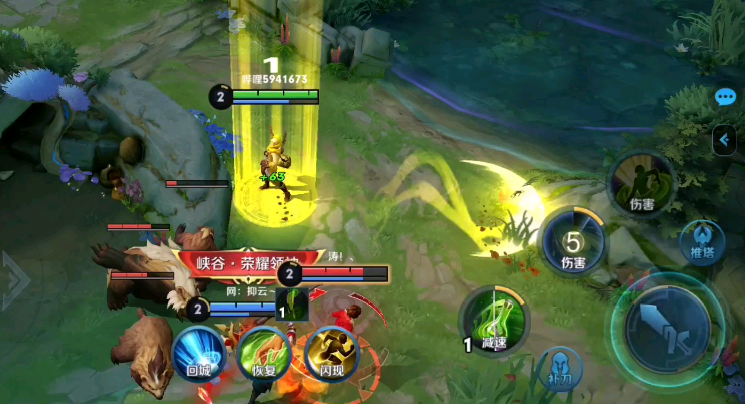This screenshot has height=404, width=745.
Task: Open the blue chat bubble
Action: click(726, 97)
